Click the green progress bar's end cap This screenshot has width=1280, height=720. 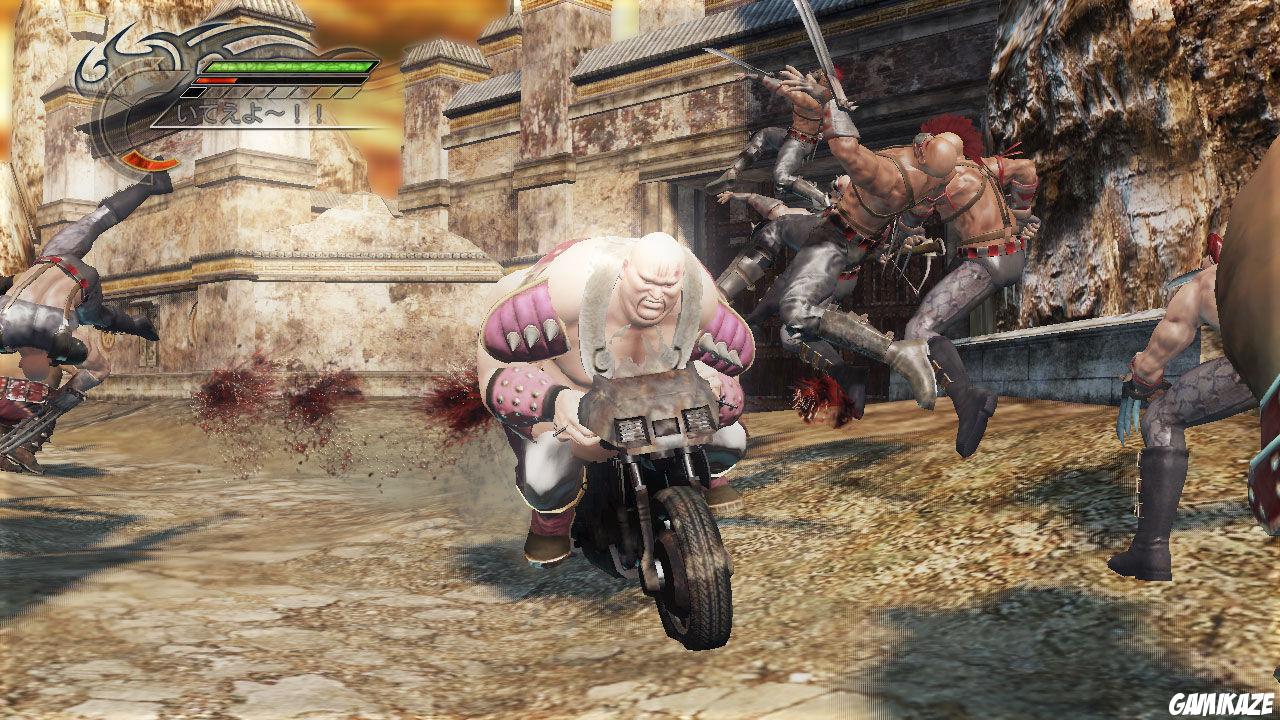[371, 66]
